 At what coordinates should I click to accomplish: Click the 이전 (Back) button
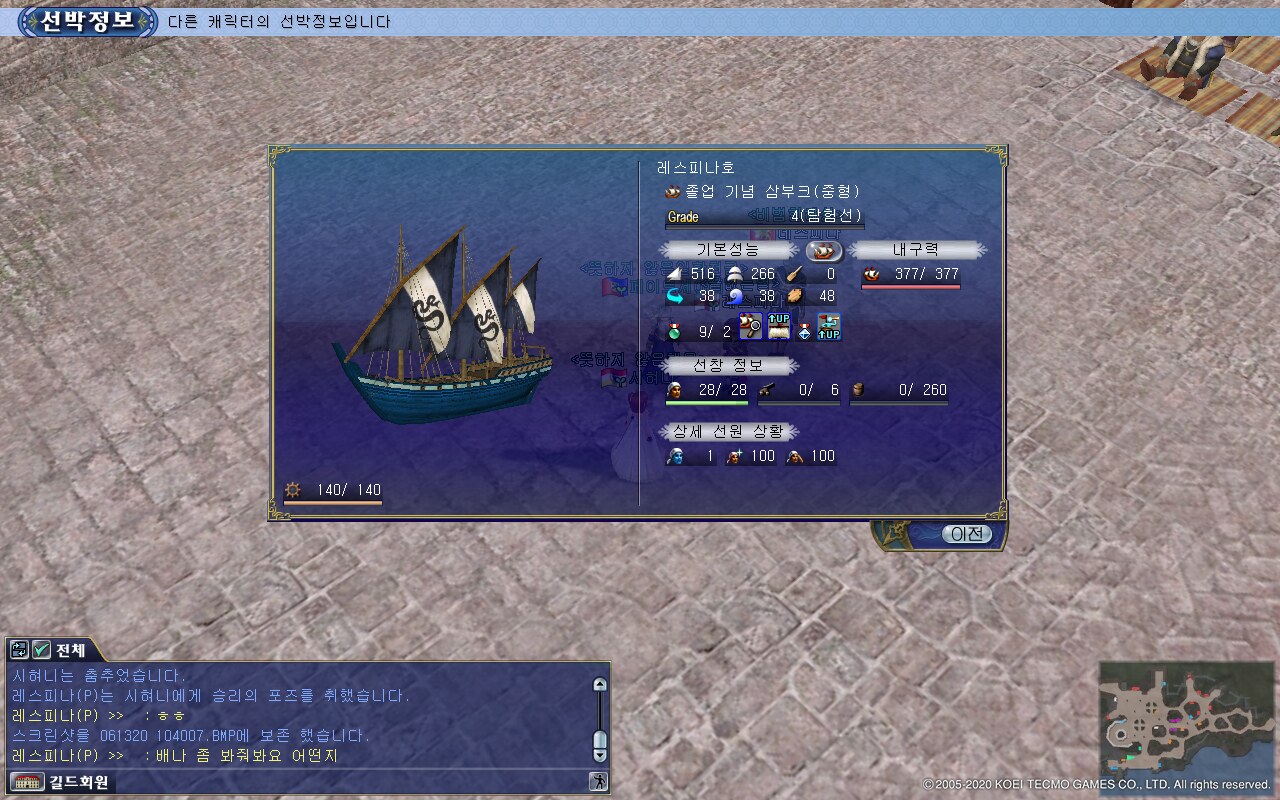(x=966, y=534)
